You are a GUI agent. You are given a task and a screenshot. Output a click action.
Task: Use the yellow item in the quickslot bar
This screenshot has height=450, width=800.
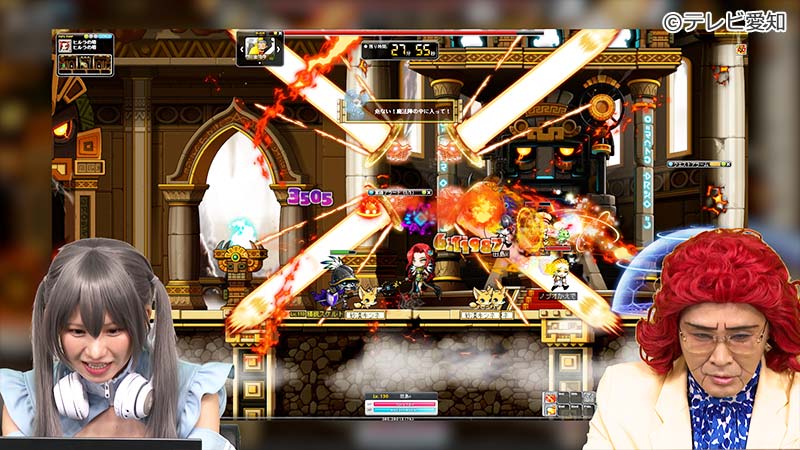pyautogui.click(x=551, y=411)
